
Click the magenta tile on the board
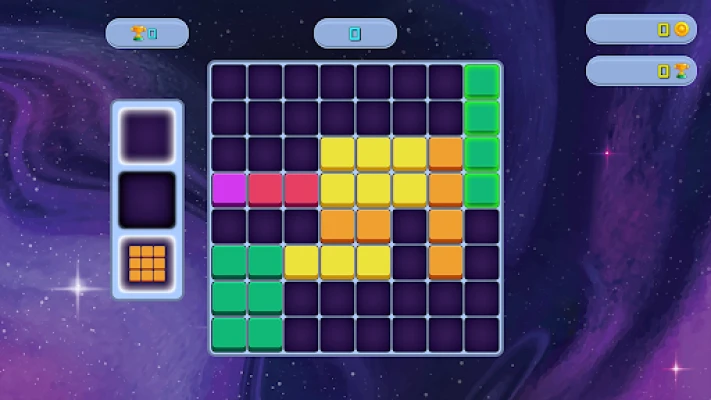[x=228, y=188]
